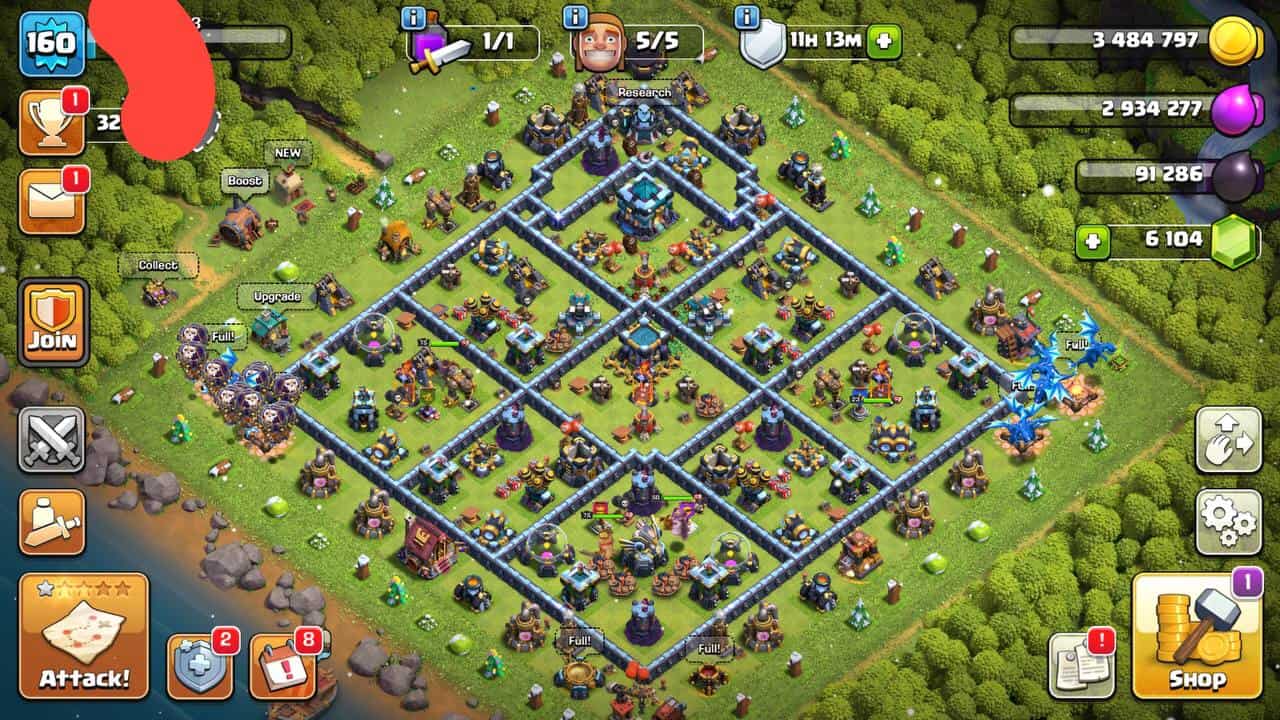Tap the Collect label bubble
1280x720 pixels.
click(x=158, y=266)
